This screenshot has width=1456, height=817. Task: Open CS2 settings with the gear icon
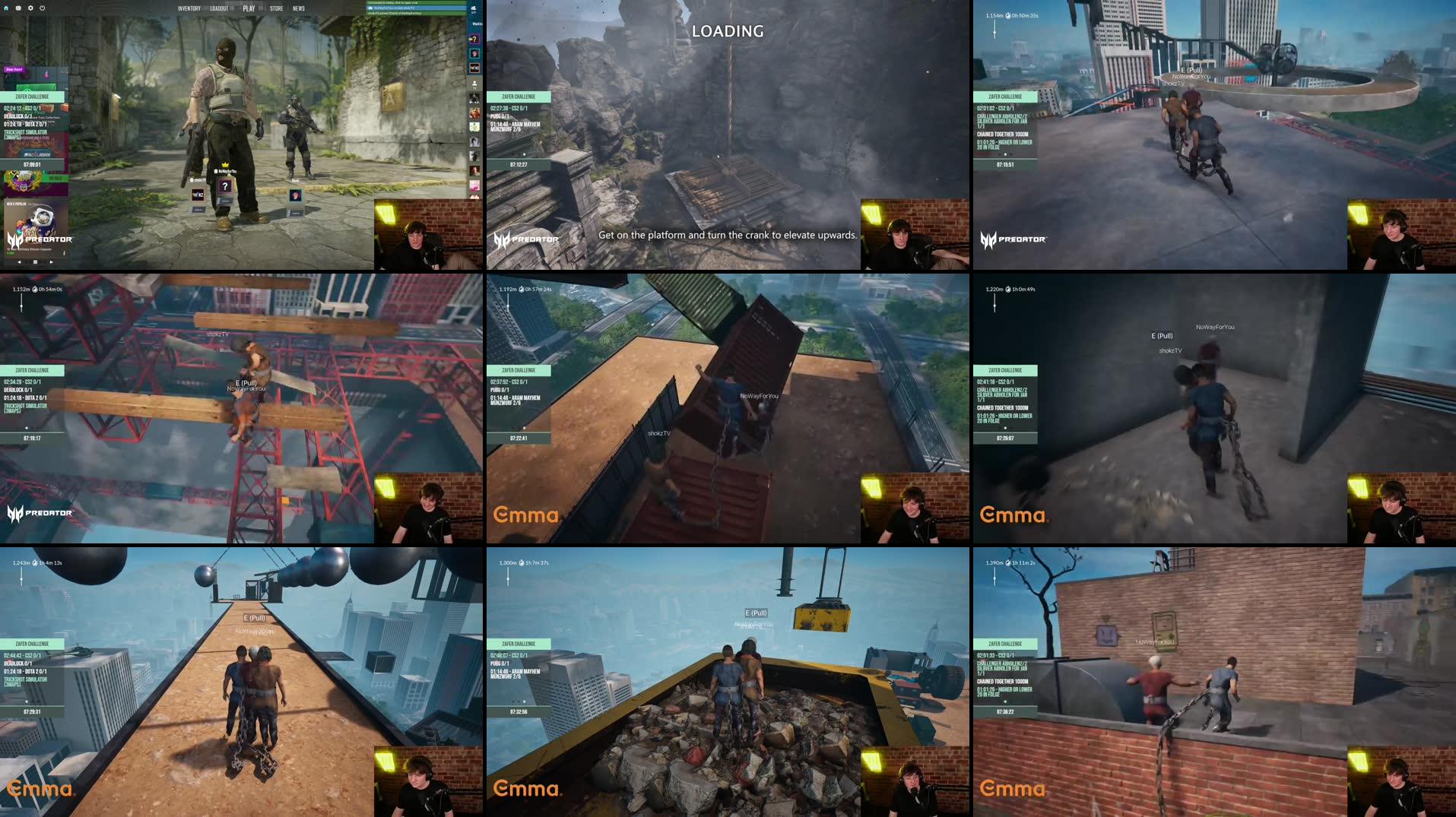pyautogui.click(x=30, y=8)
